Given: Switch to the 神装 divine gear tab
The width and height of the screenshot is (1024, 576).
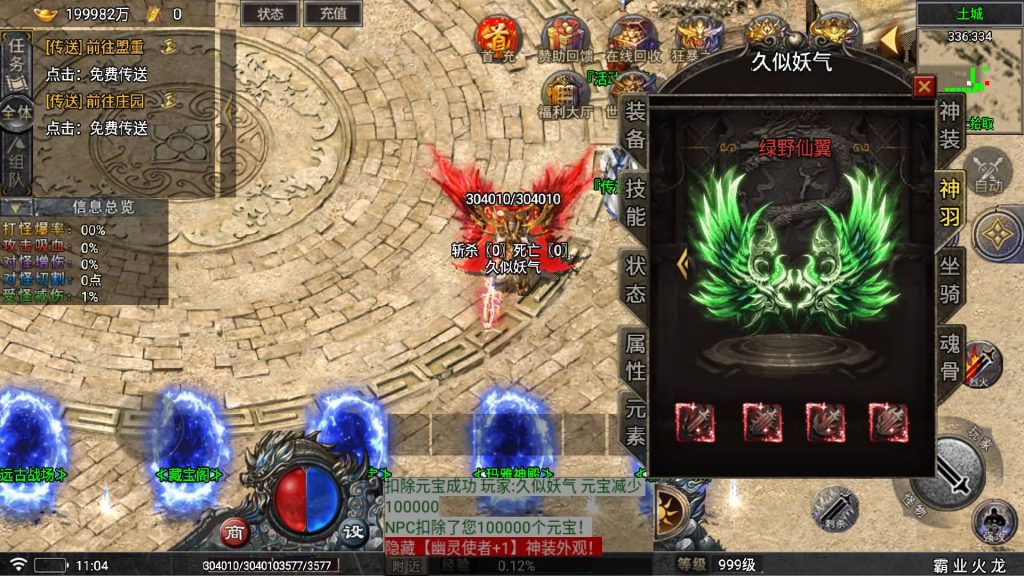Looking at the screenshot, I should pos(949,125).
